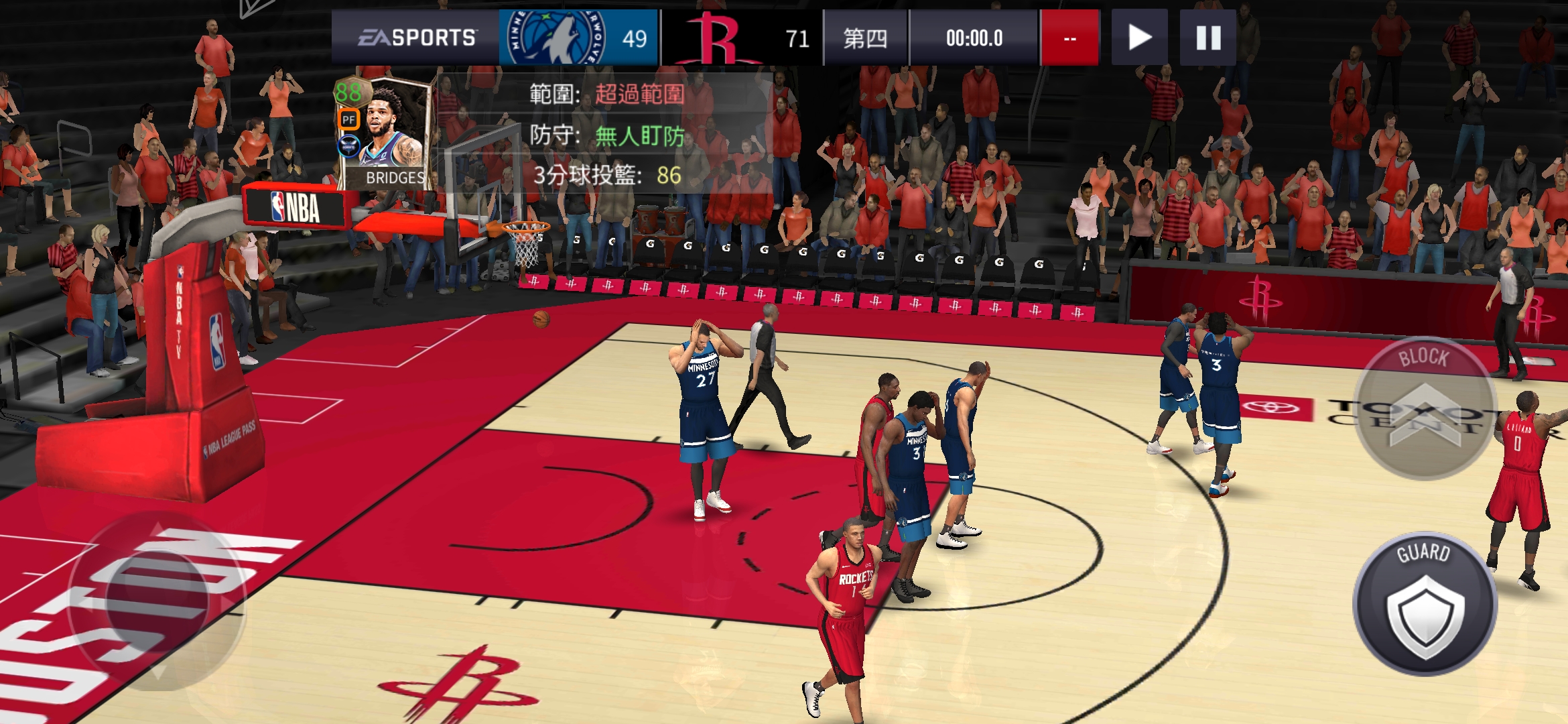Pause the game with the pause button
The image size is (1568, 724).
1207,38
